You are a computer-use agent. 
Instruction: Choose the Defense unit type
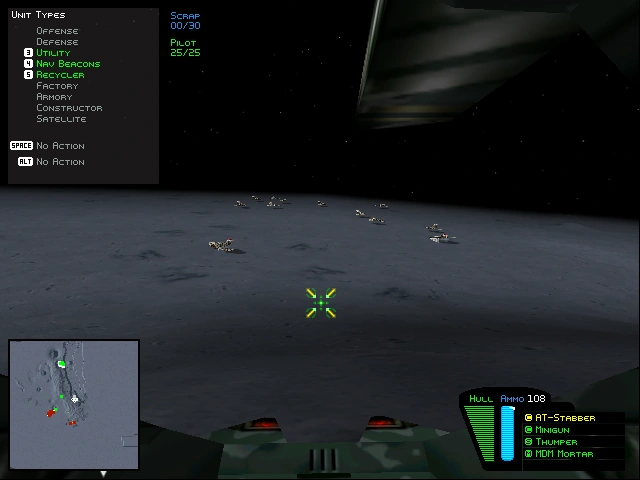(57, 42)
